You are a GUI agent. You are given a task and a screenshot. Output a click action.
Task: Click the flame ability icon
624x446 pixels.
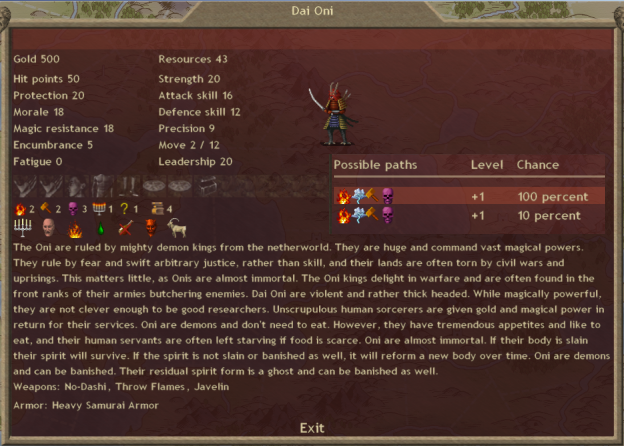(x=74, y=228)
